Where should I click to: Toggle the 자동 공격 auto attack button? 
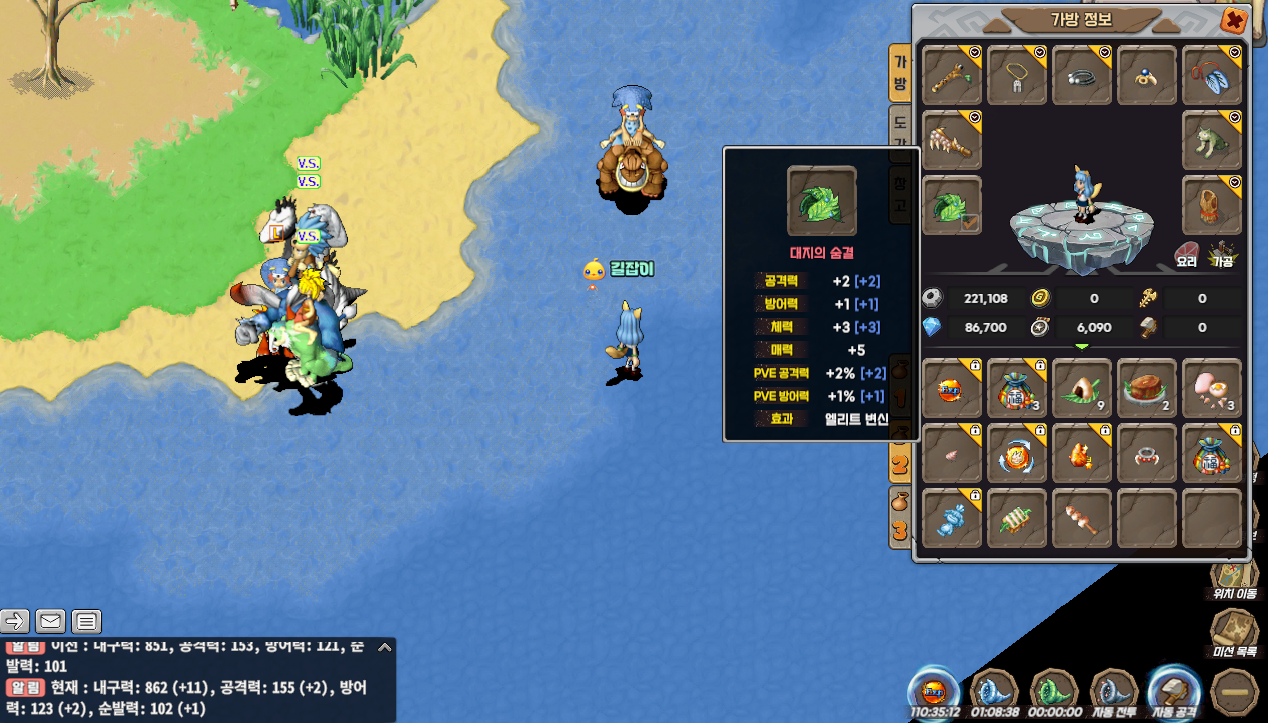pos(1175,693)
